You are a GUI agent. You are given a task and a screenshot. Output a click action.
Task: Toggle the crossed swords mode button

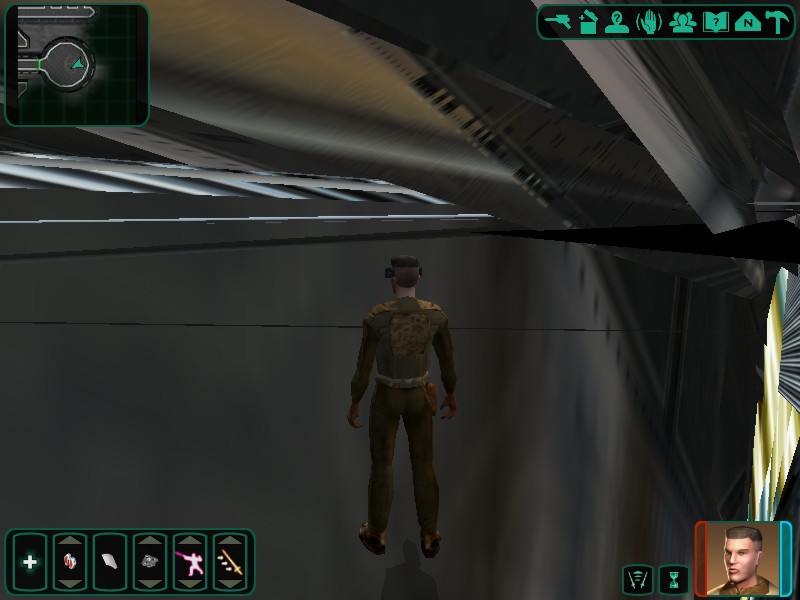[x=637, y=578]
